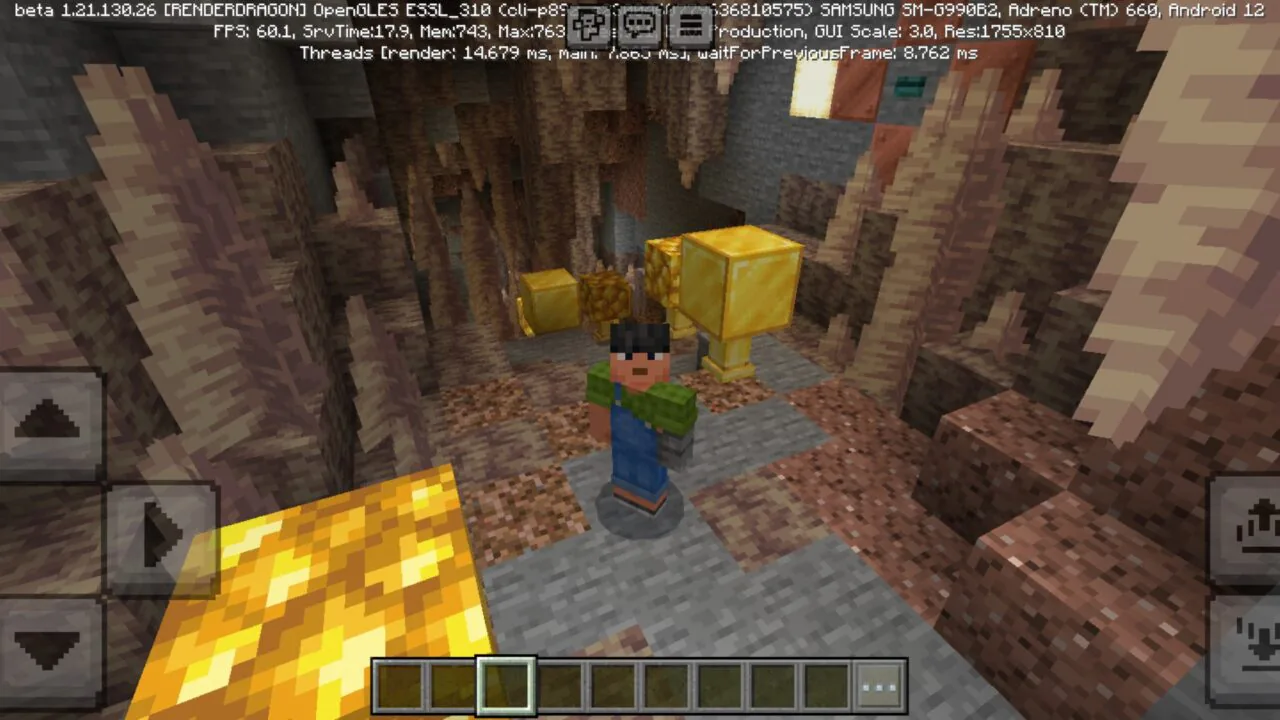Select the seventh hotbar slot
This screenshot has width=1280, height=720.
[x=721, y=685]
